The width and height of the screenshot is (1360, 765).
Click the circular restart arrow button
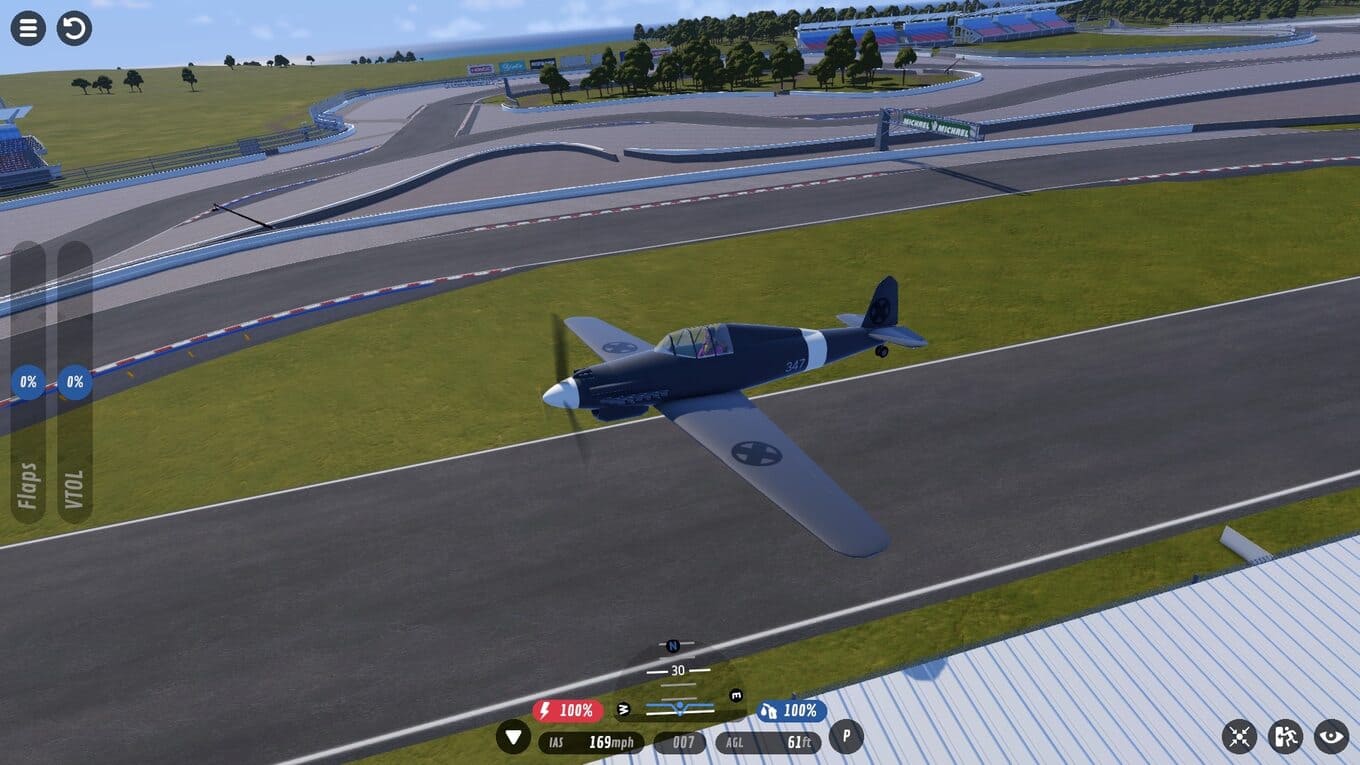[74, 28]
